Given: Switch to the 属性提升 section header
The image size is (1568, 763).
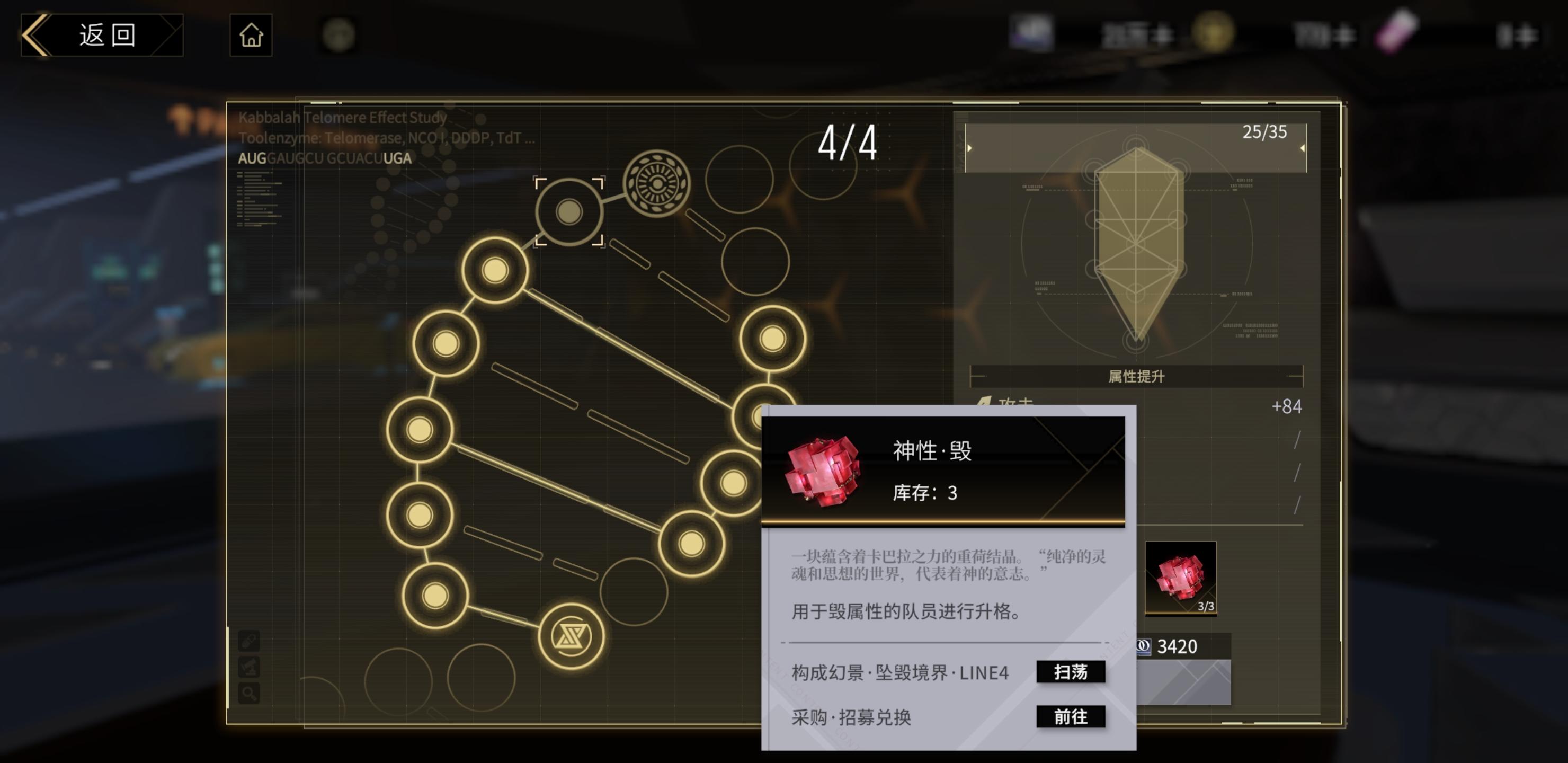Looking at the screenshot, I should pos(1136,376).
